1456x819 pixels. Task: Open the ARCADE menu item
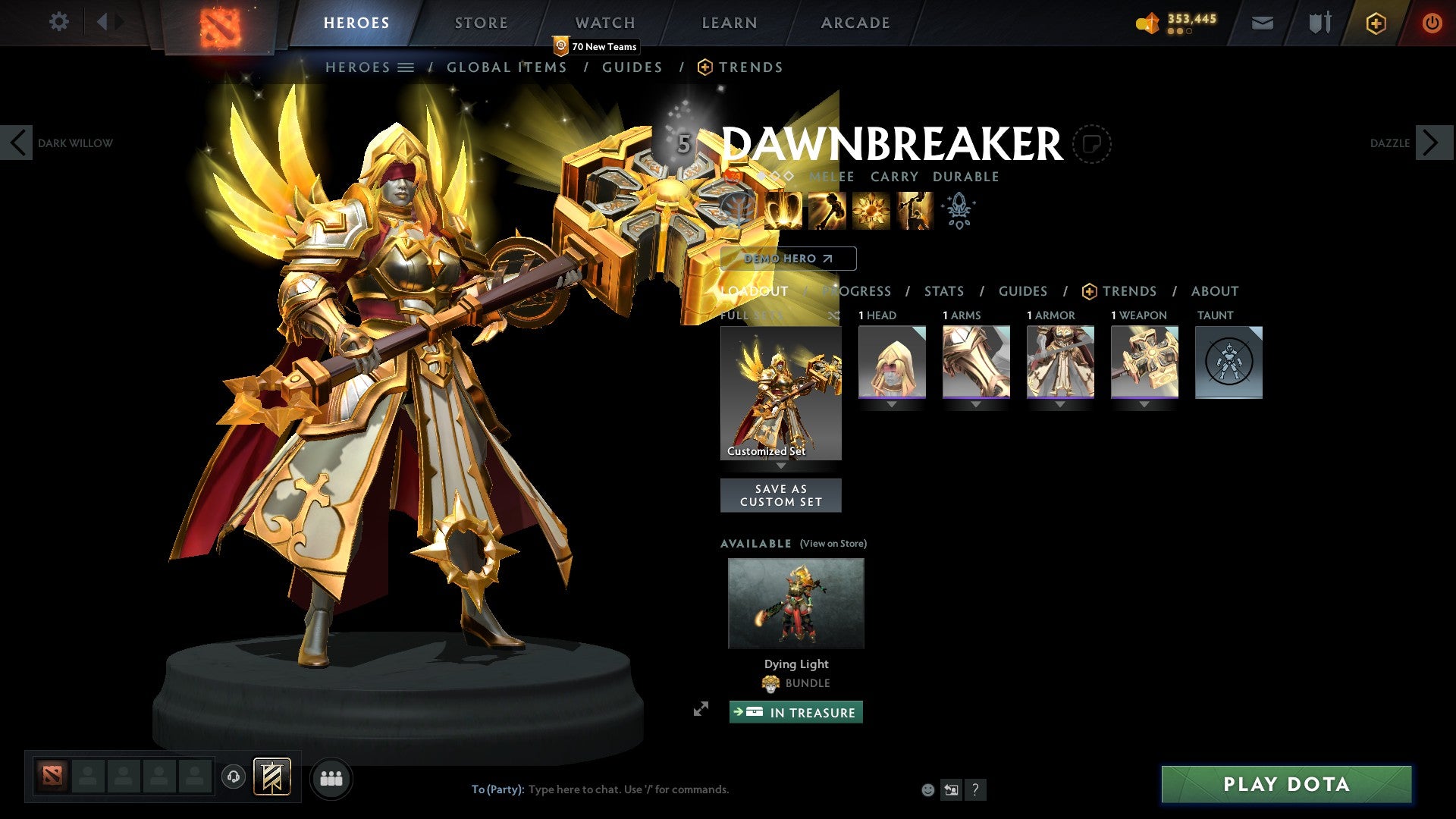point(855,22)
